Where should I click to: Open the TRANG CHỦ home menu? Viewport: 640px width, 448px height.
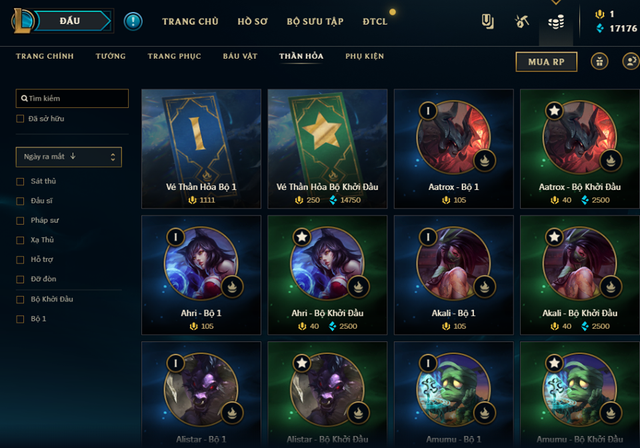(x=191, y=21)
